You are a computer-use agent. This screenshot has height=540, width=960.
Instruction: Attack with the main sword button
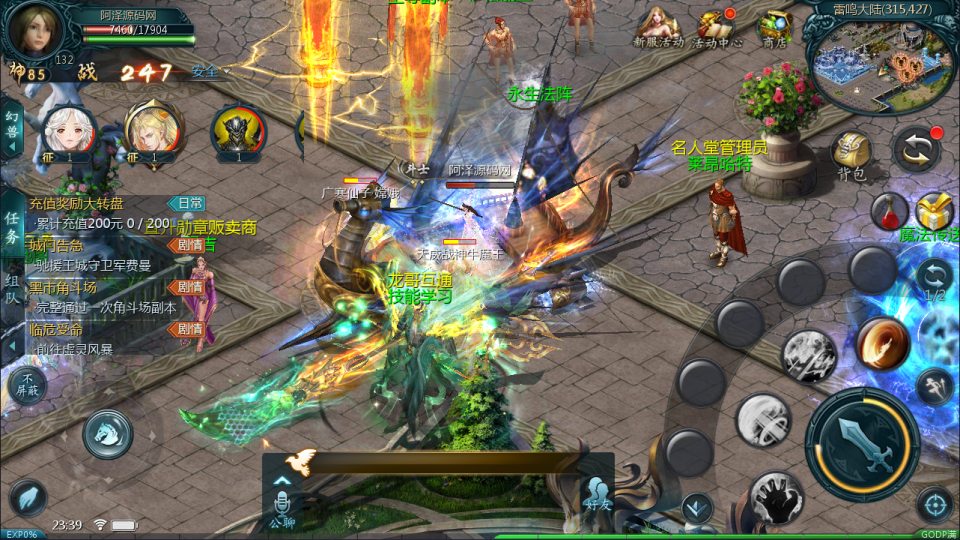pos(862,443)
